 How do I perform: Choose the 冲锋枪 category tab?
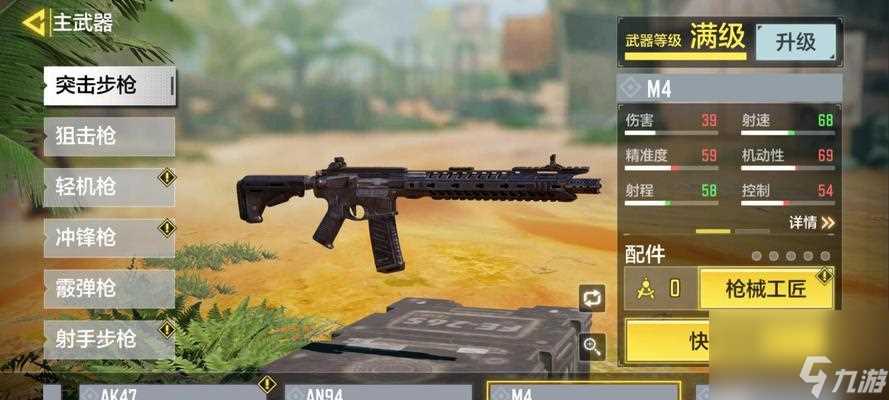point(109,238)
